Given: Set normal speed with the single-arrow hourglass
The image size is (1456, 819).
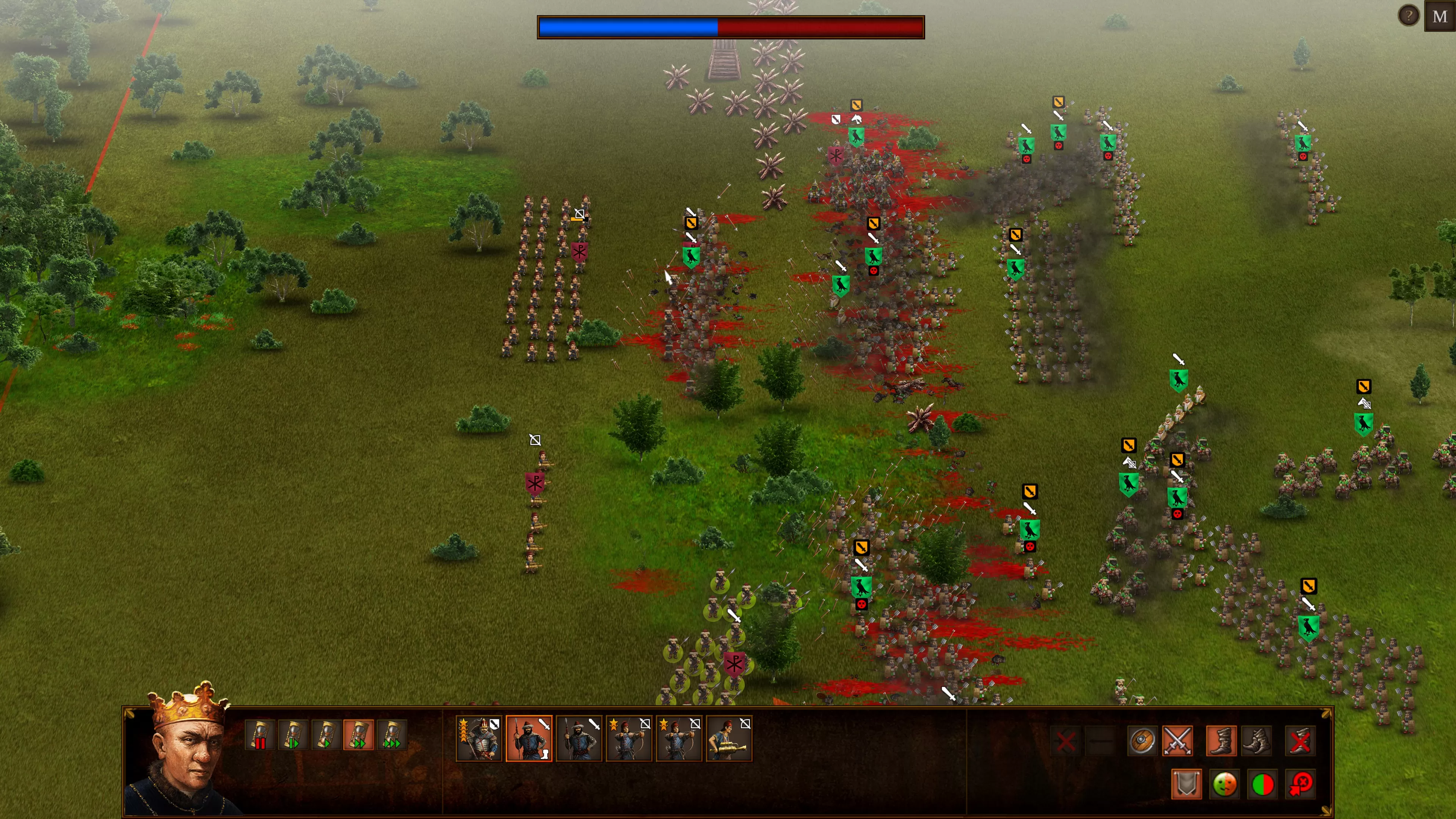Looking at the screenshot, I should click(326, 735).
